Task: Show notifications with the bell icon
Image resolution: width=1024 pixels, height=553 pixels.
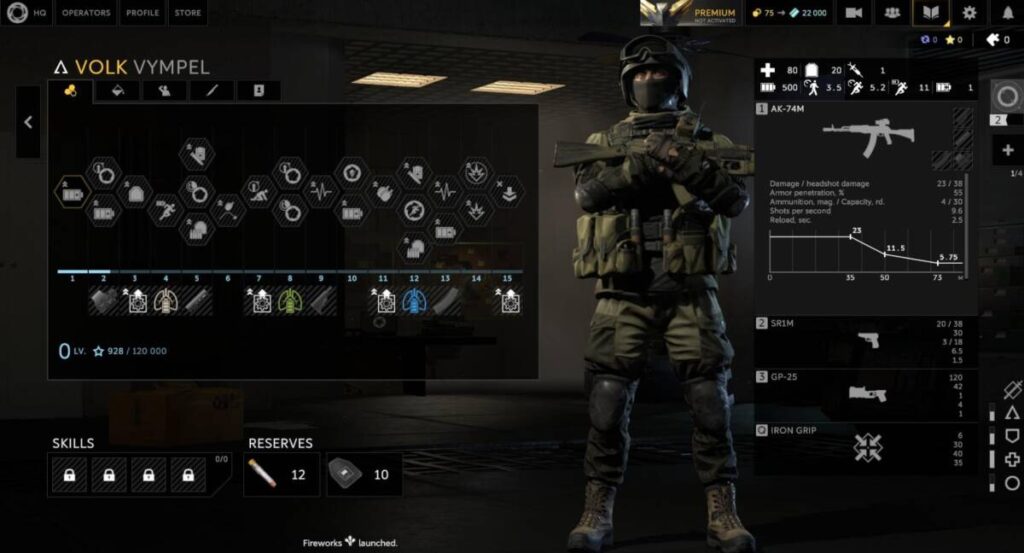Action: point(1007,13)
